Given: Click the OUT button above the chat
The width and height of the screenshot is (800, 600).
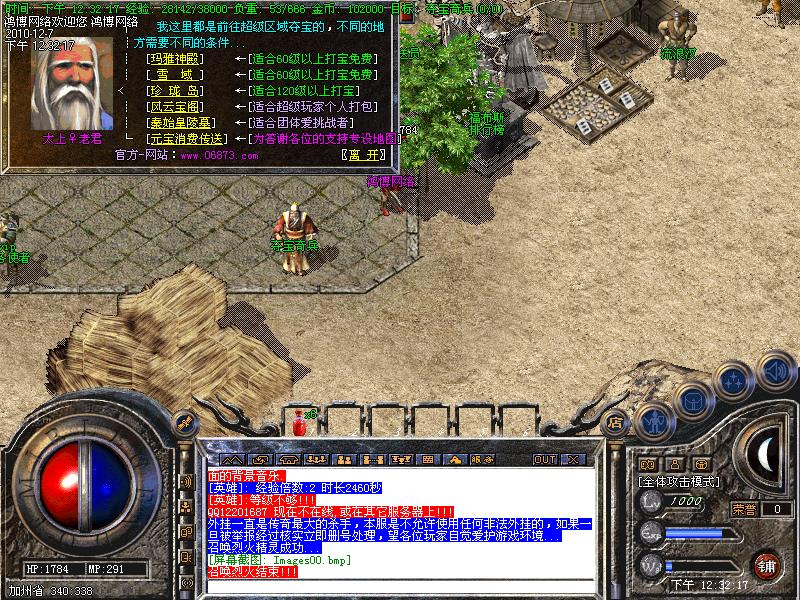Looking at the screenshot, I should tap(544, 460).
